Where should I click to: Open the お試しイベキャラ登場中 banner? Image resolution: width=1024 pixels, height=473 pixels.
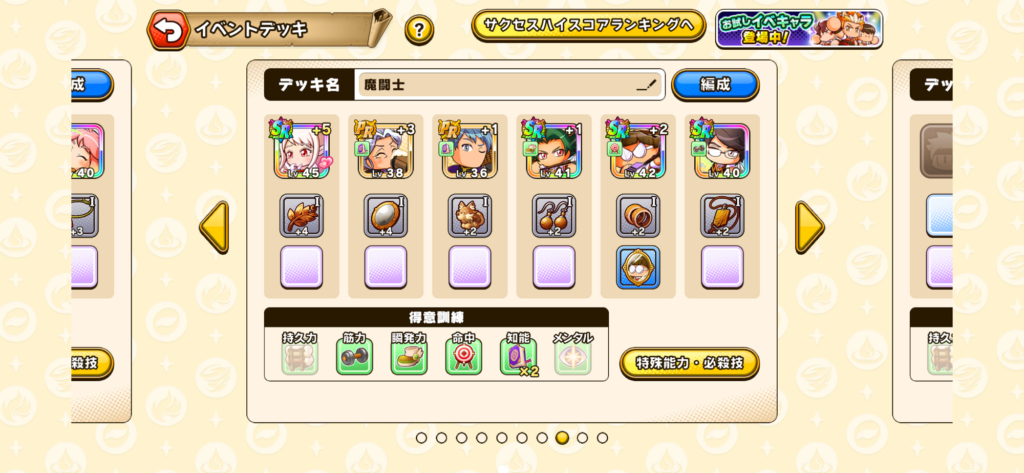(x=798, y=29)
